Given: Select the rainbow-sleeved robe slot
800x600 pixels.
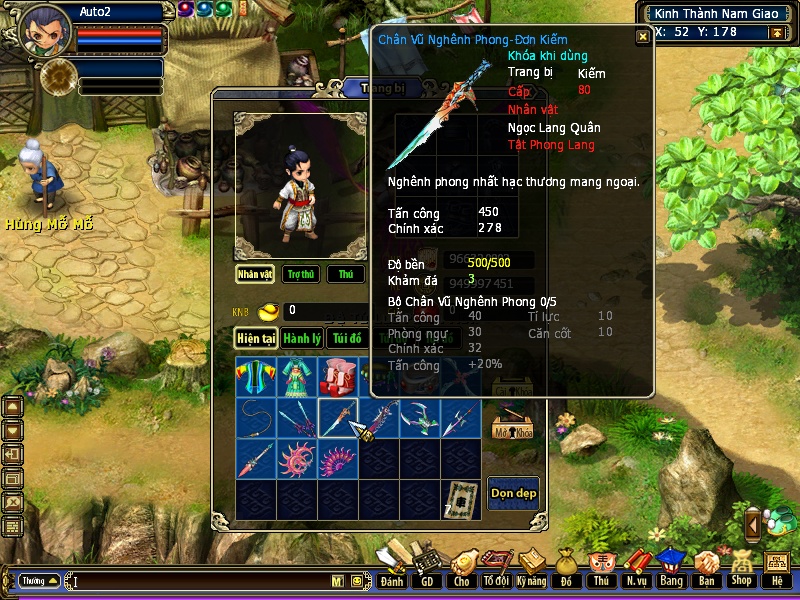Looking at the screenshot, I should point(255,376).
